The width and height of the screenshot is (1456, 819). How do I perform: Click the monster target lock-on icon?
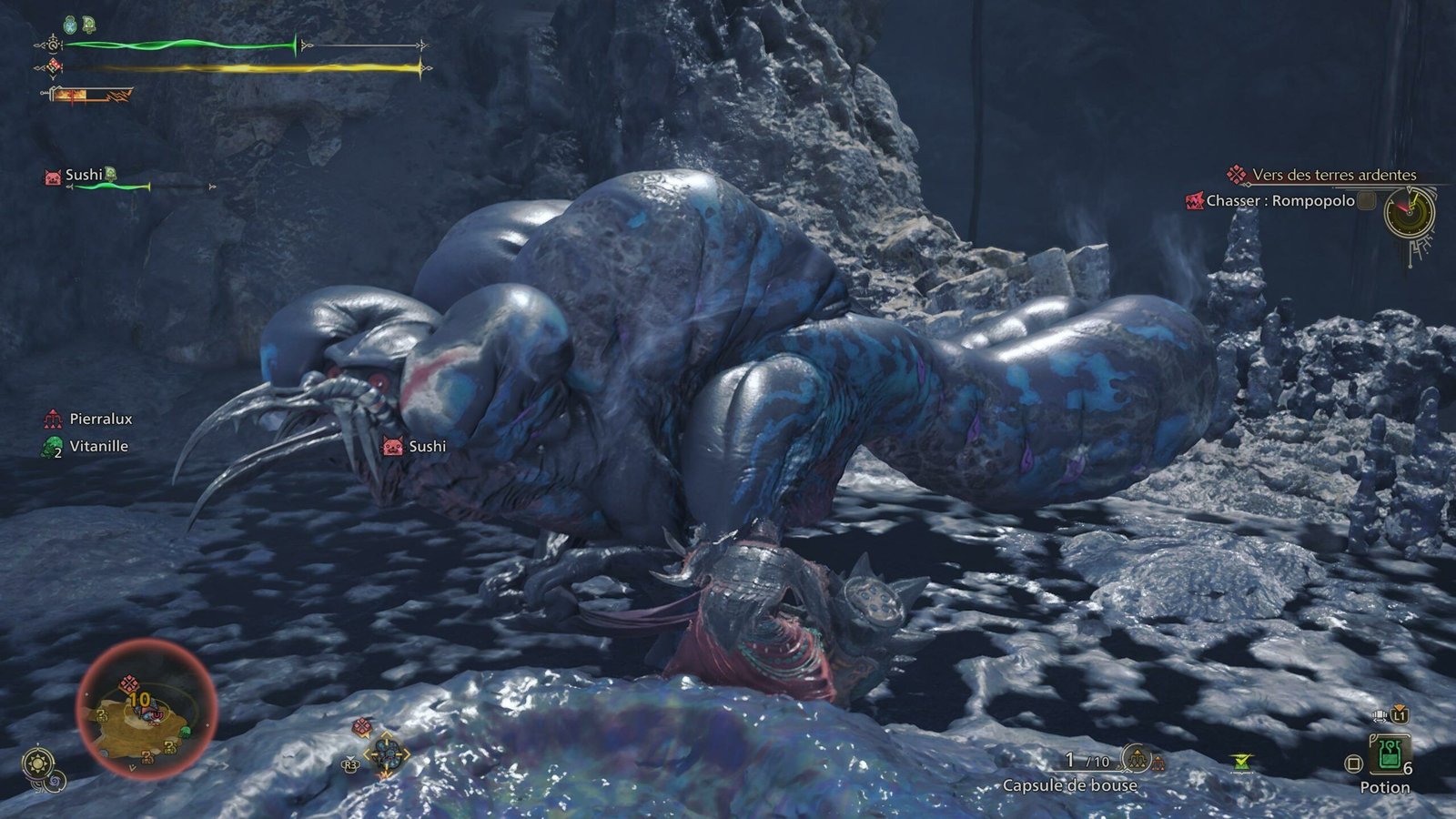(386, 752)
